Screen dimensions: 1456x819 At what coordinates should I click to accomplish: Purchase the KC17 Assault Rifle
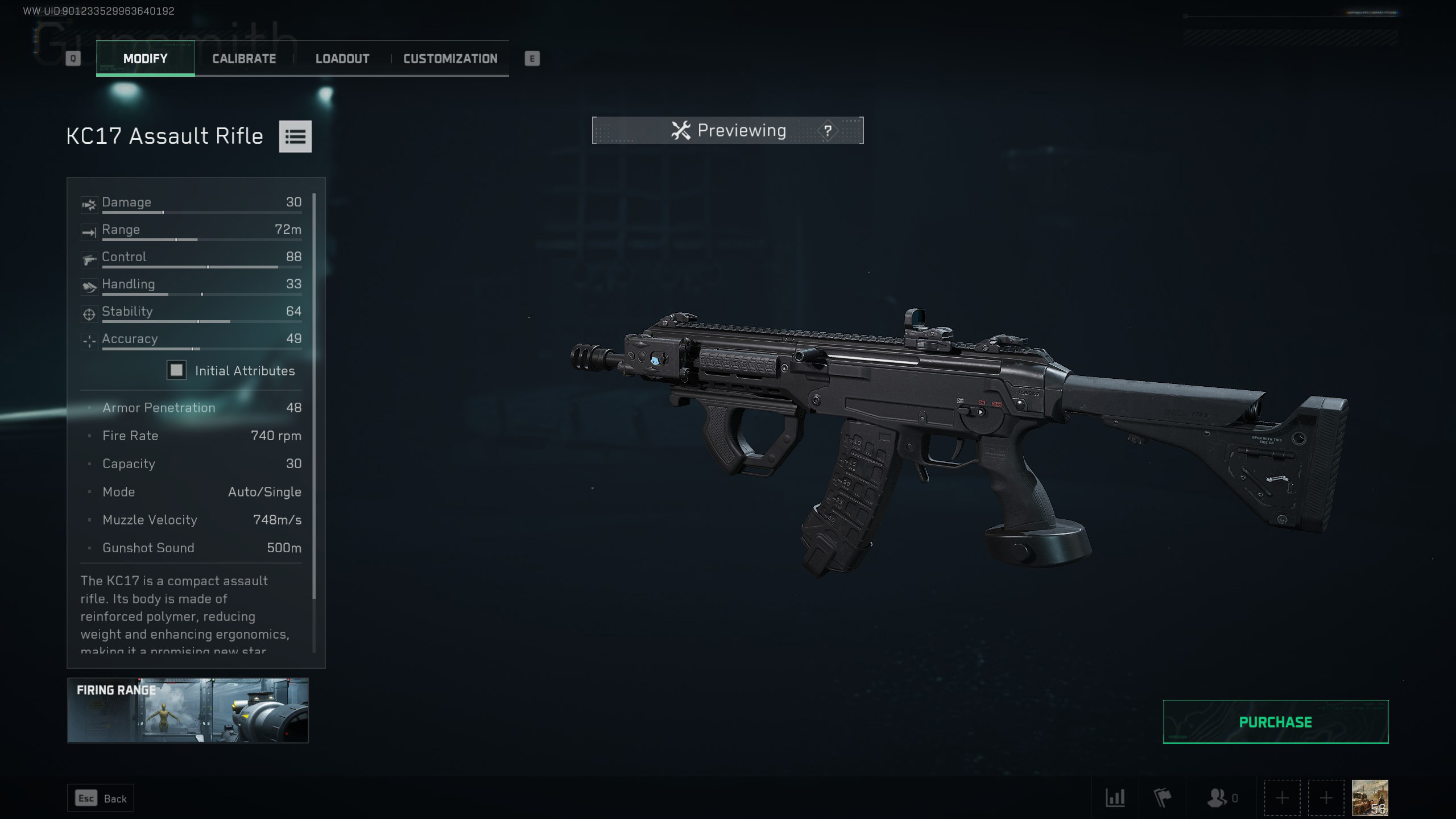click(x=1275, y=722)
